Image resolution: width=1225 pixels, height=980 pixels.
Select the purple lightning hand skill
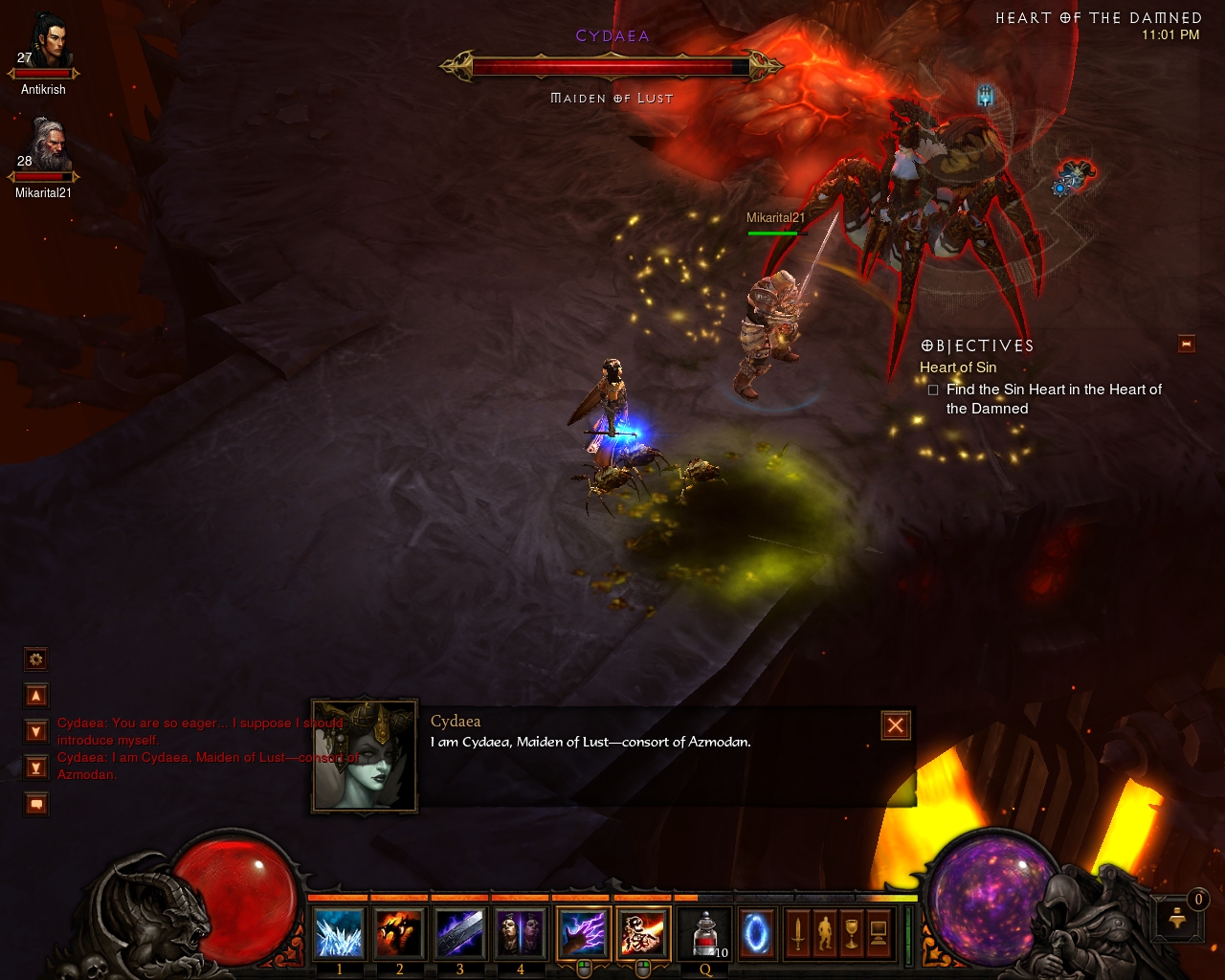[x=583, y=933]
